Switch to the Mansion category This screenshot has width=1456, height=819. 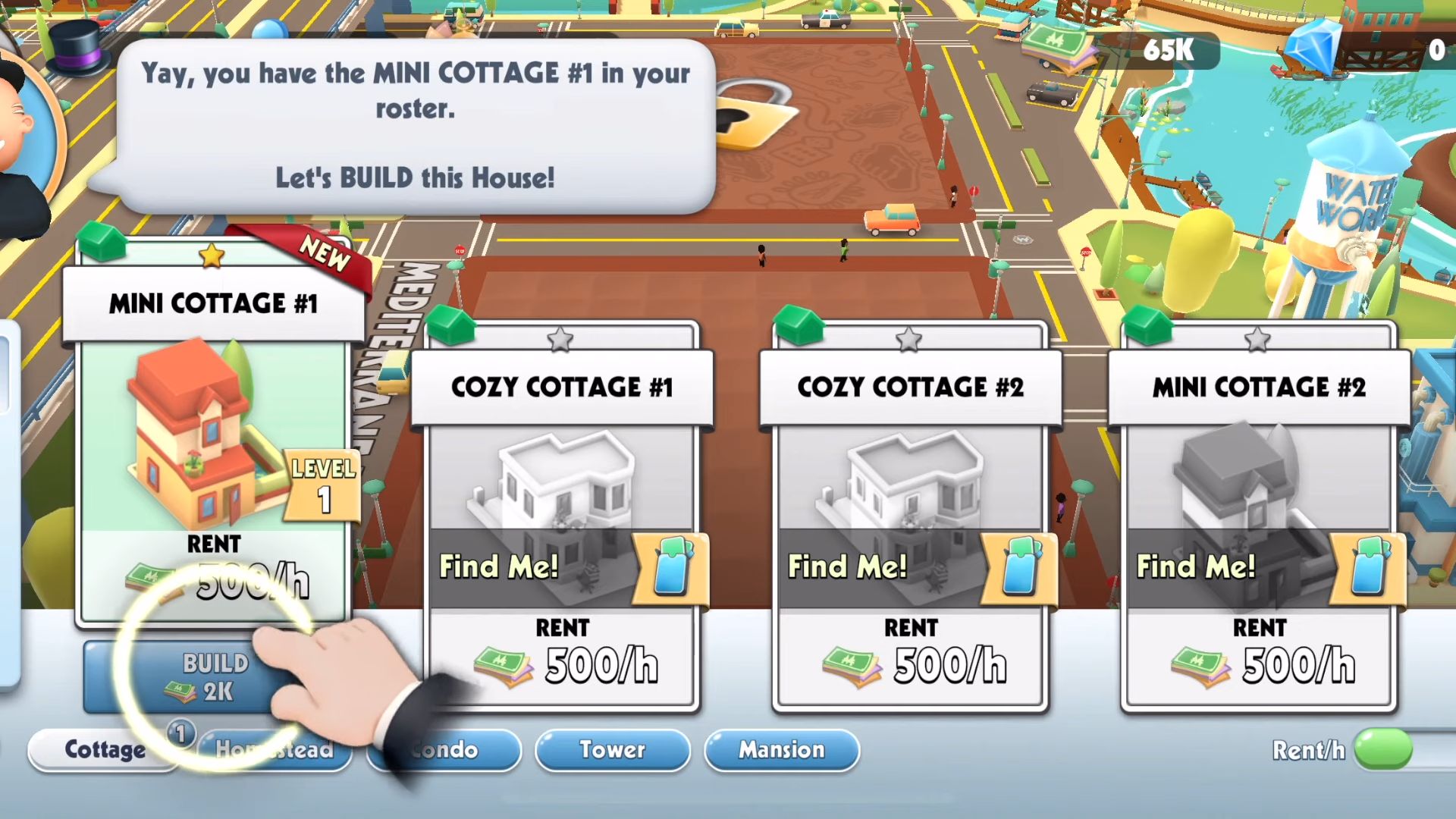coord(781,751)
